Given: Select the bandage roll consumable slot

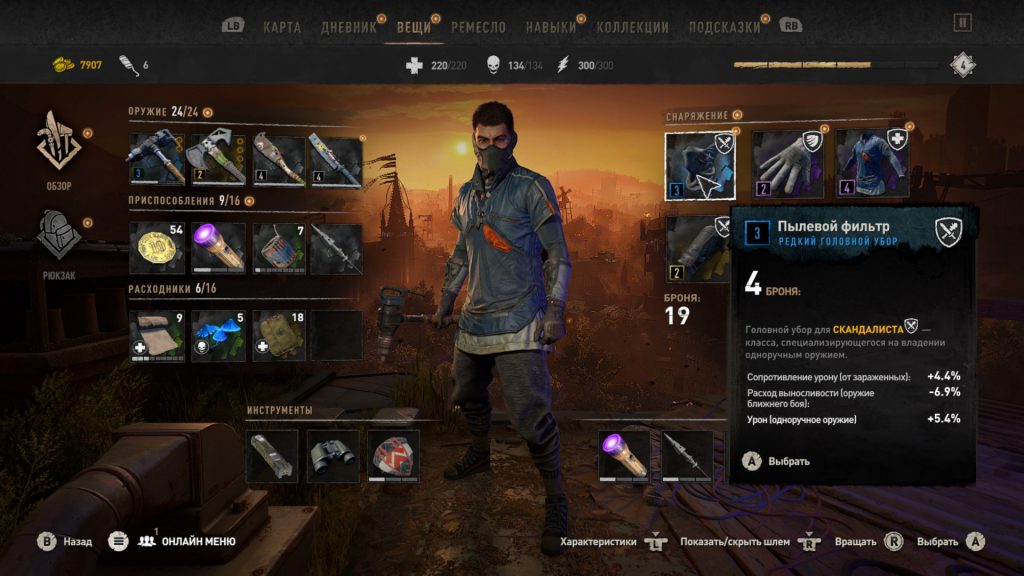Looking at the screenshot, I should coord(157,335).
